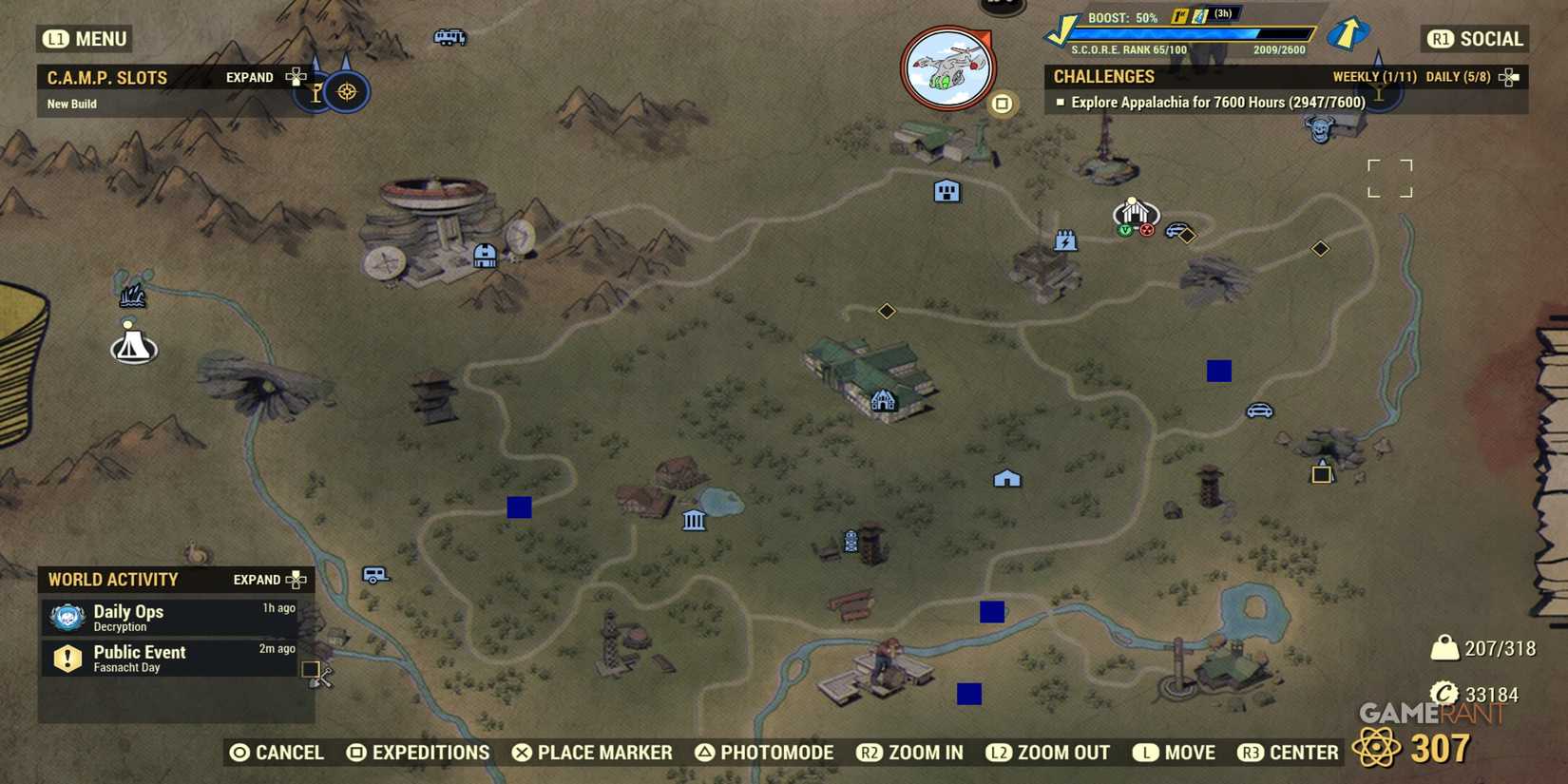Screen dimensions: 1568x784
Task: Select the museum columns icon below Whitespring
Action: click(694, 521)
